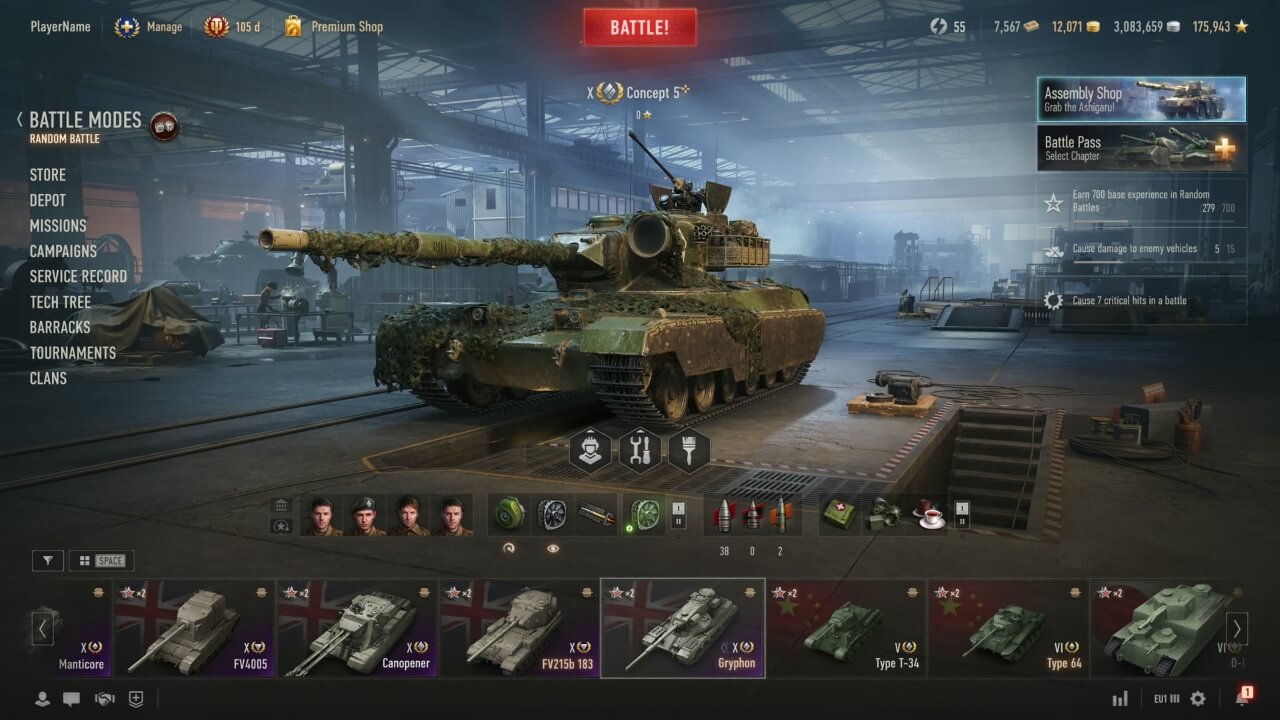Pick the Type T-34 tank card

pos(847,628)
